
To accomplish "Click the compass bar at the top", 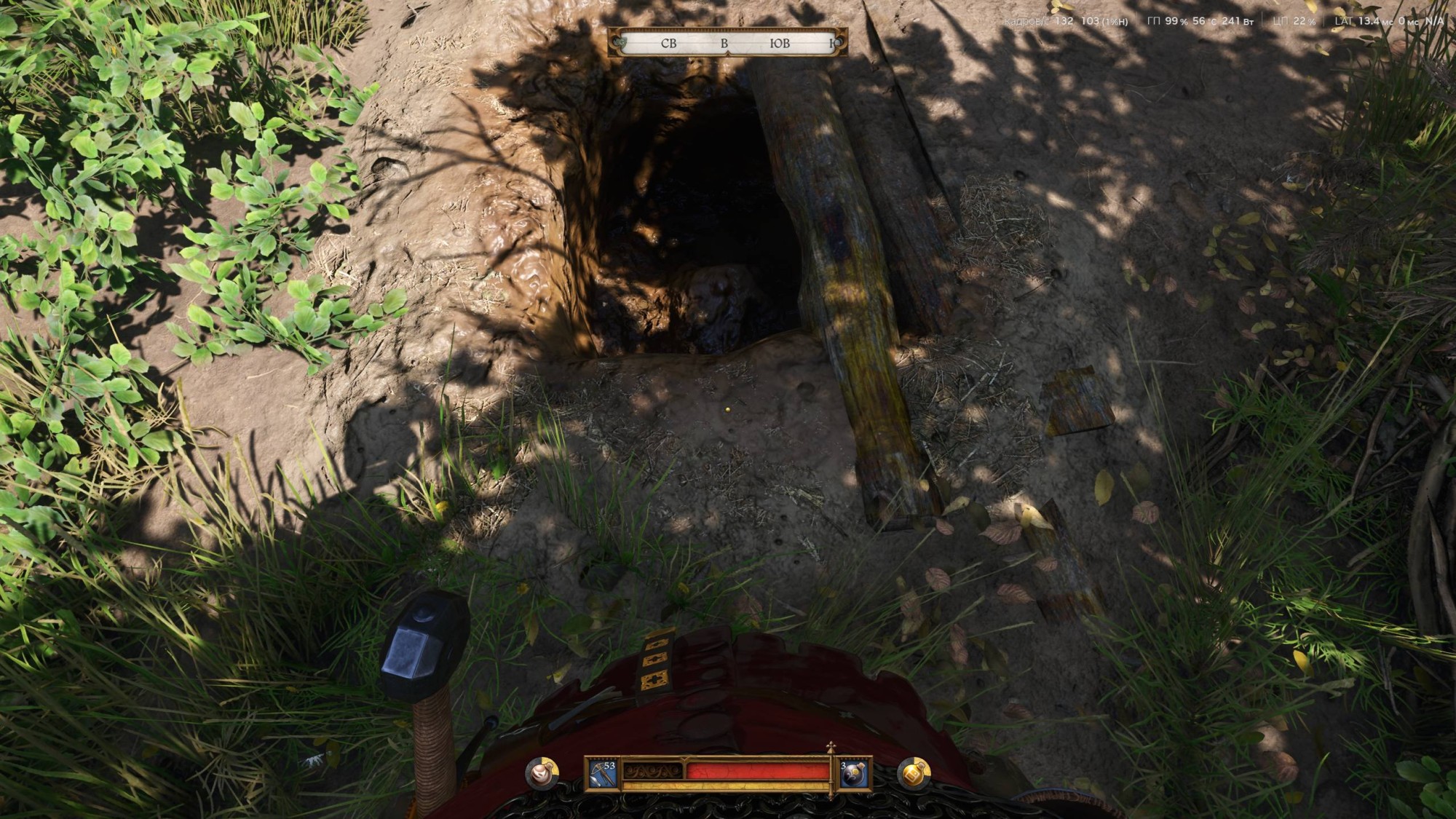I will [728, 43].
